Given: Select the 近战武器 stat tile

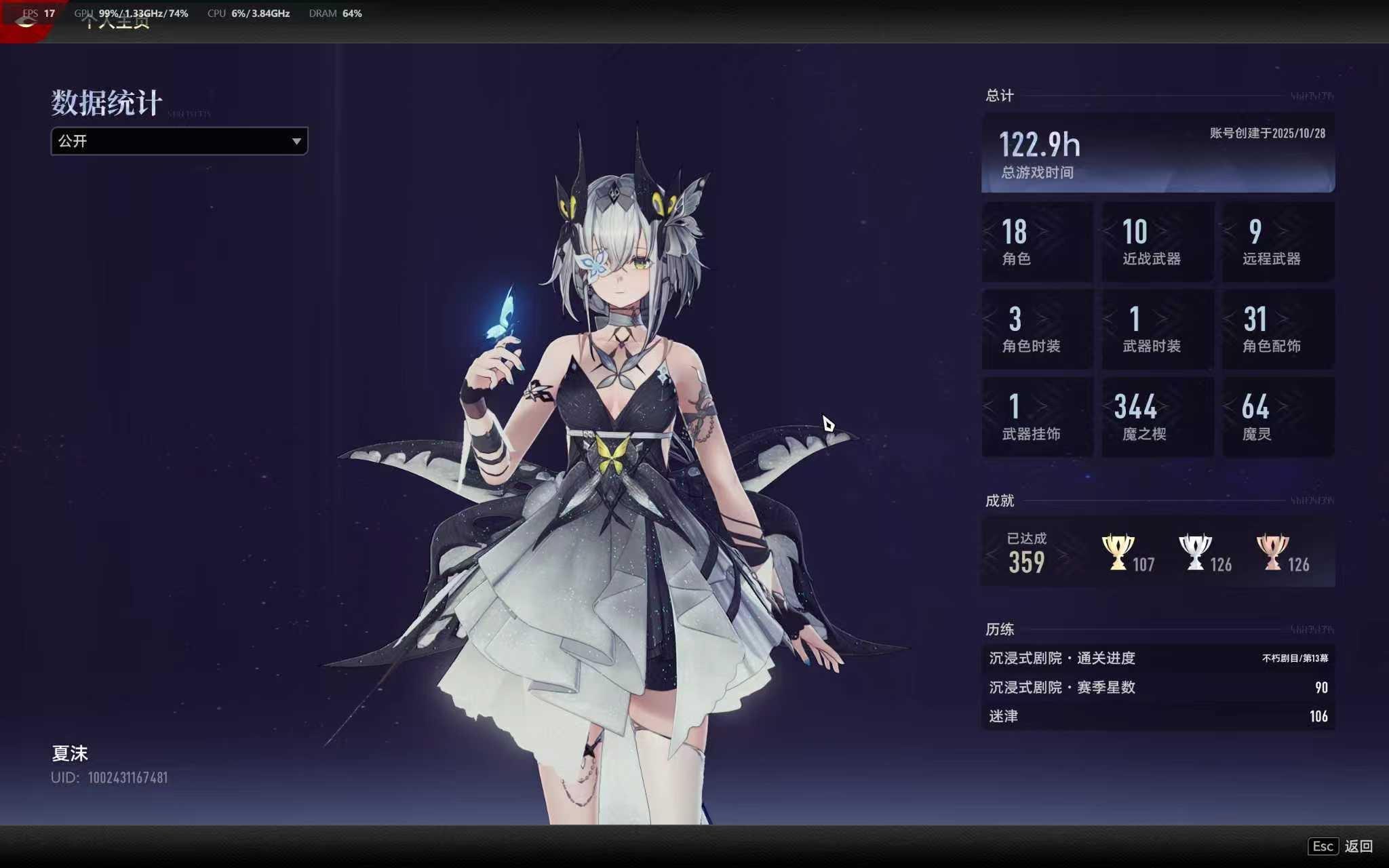Looking at the screenshot, I should 1157,241.
